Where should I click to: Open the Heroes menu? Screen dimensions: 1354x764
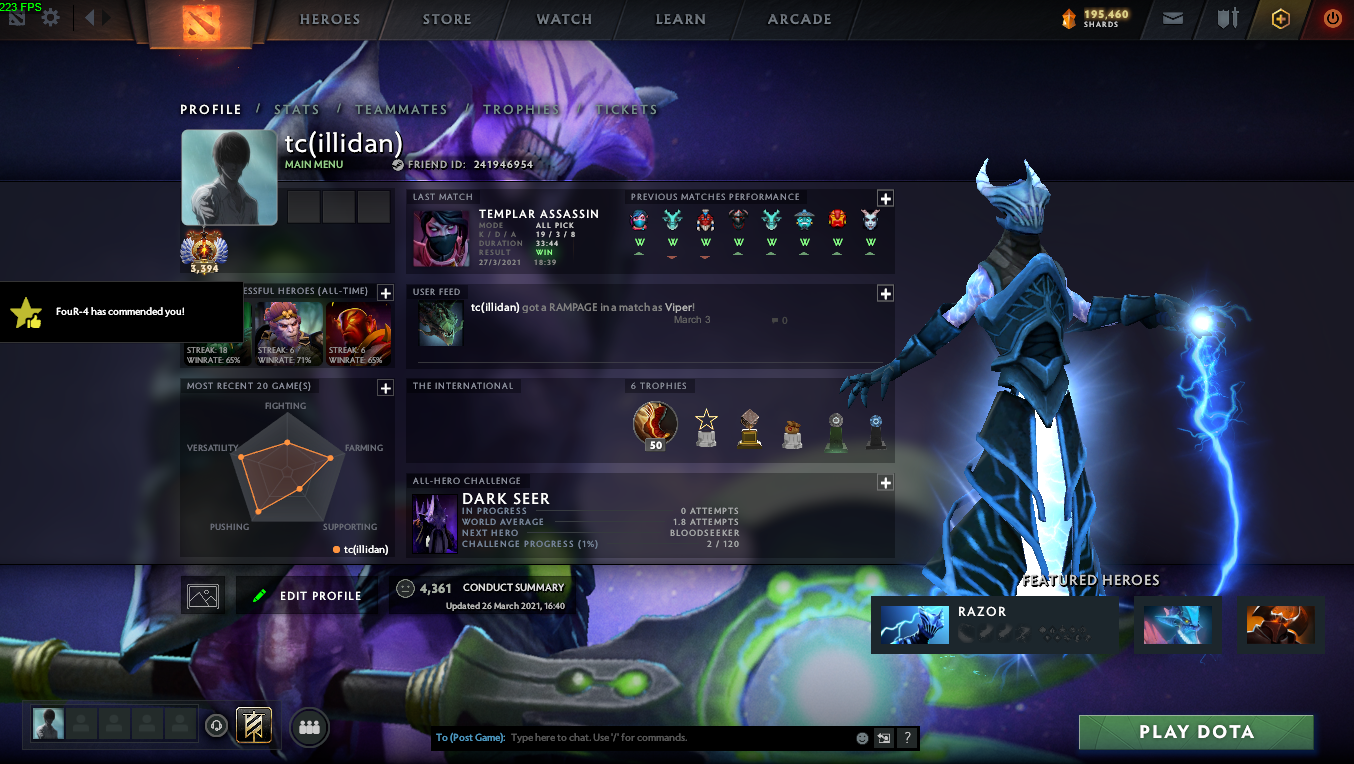(330, 19)
